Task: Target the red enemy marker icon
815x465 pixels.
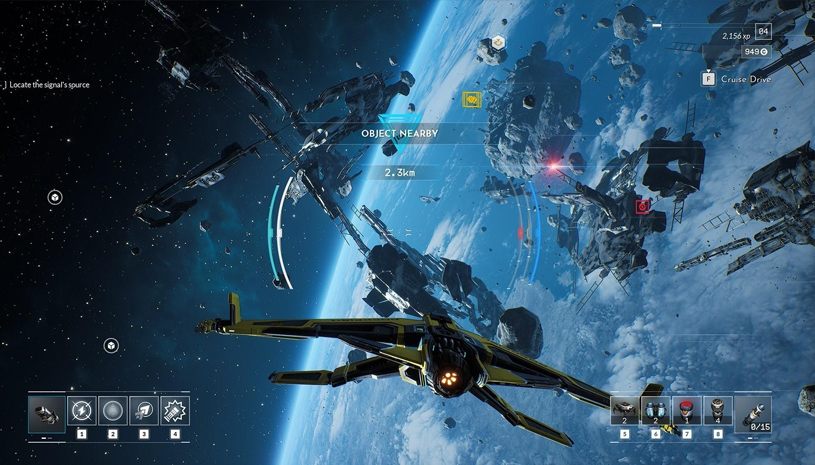Action: tap(642, 206)
